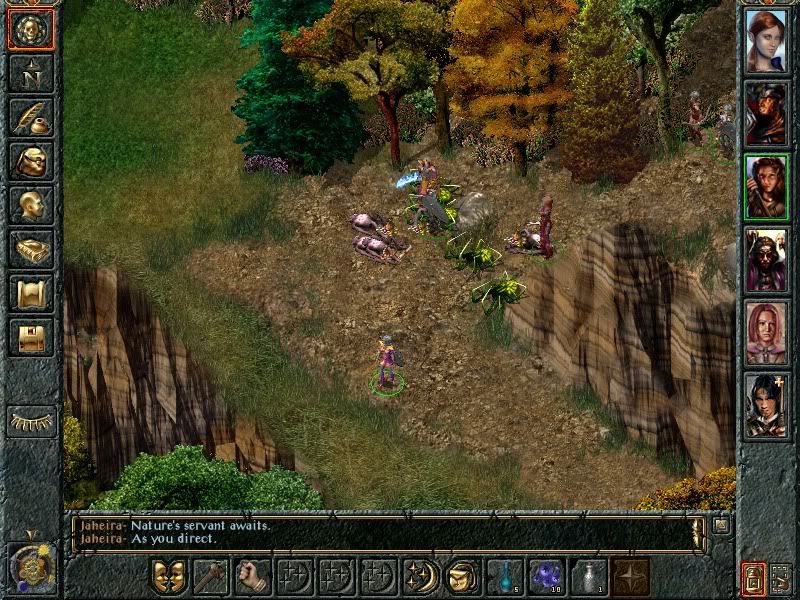The height and width of the screenshot is (600, 800).
Task: Show the character record bust icon
Action: pos(30,204)
